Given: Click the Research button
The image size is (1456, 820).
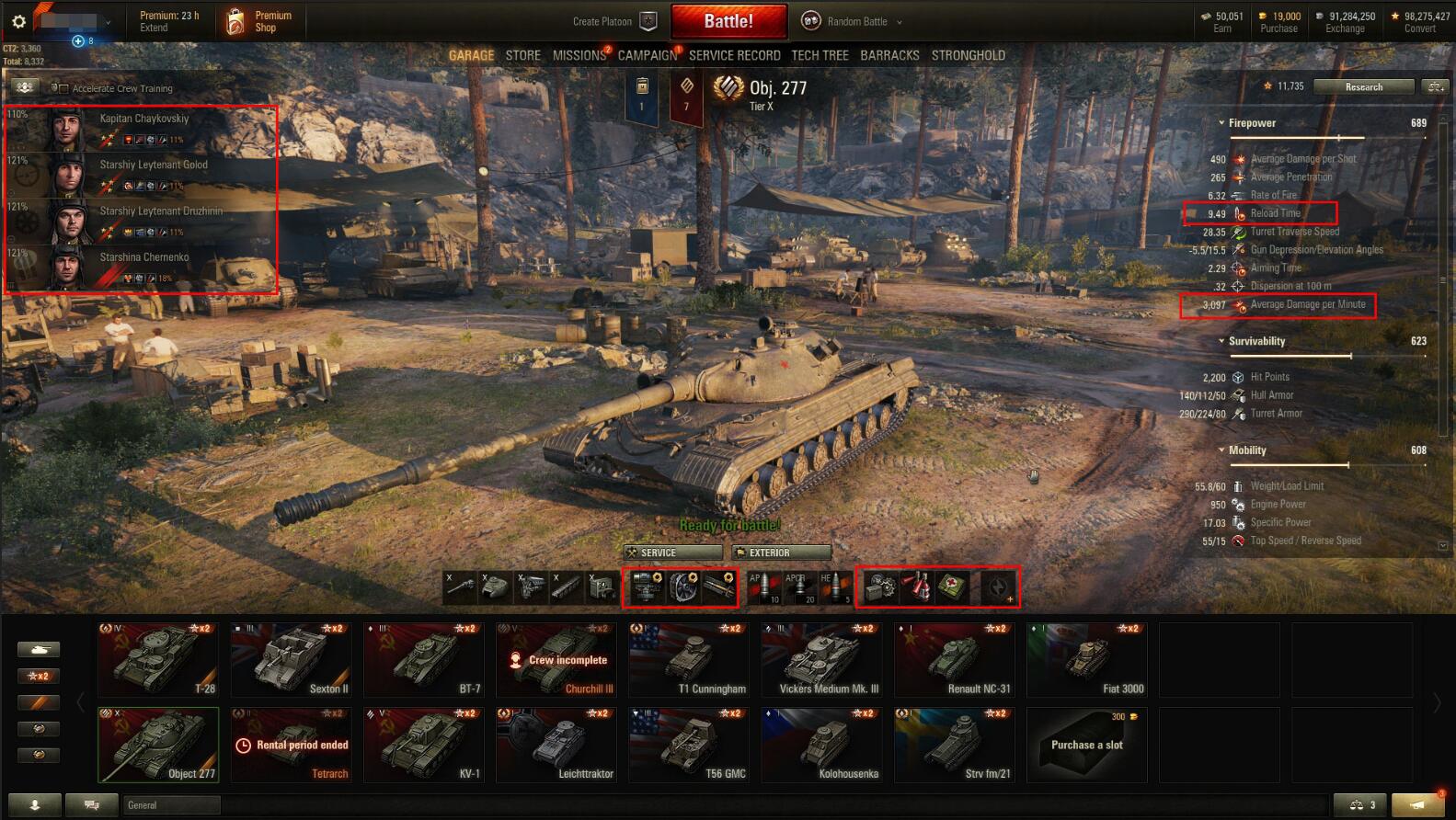Looking at the screenshot, I should [1363, 86].
